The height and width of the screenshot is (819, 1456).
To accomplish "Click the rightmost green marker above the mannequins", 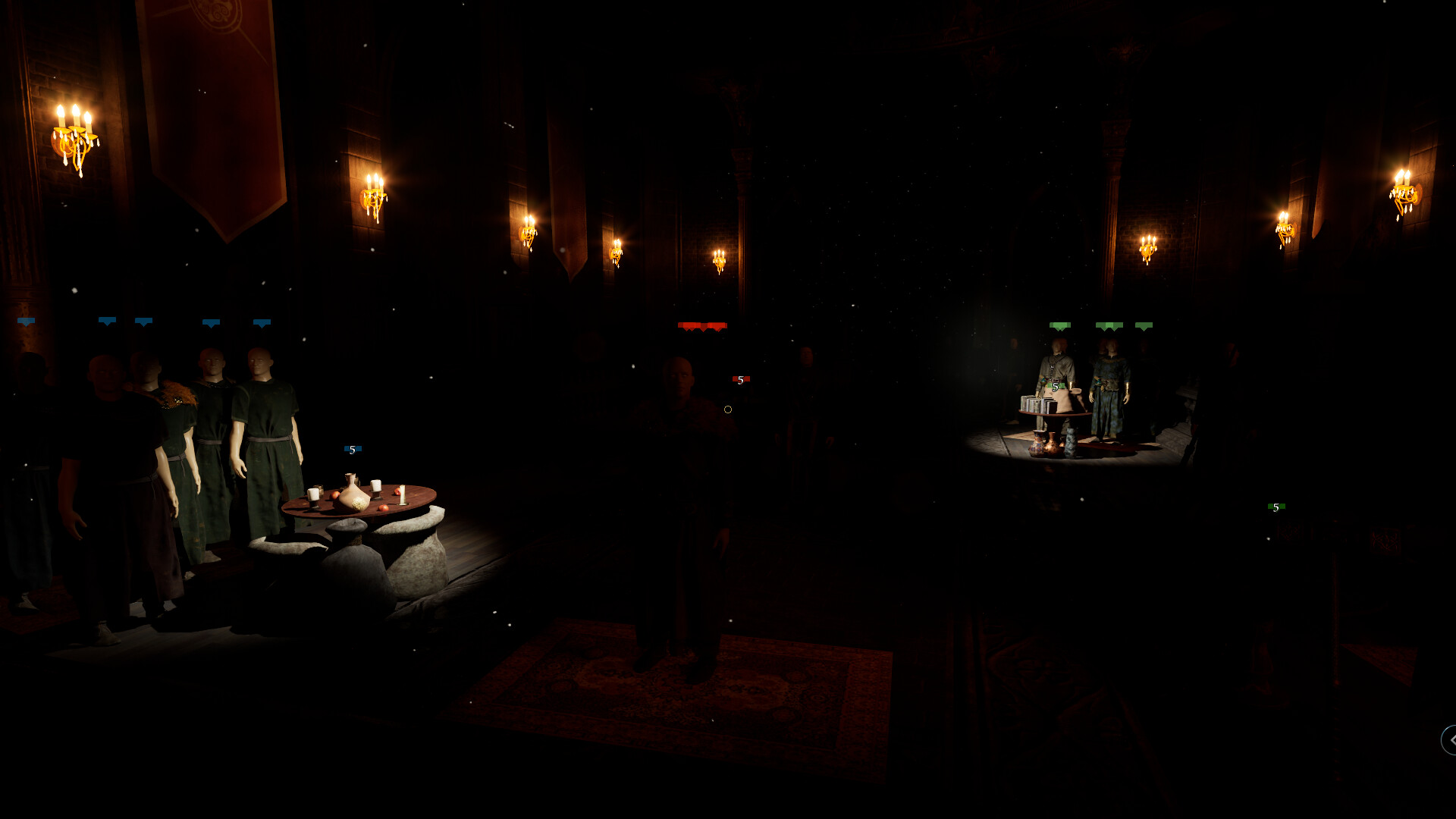I will coord(1144,325).
